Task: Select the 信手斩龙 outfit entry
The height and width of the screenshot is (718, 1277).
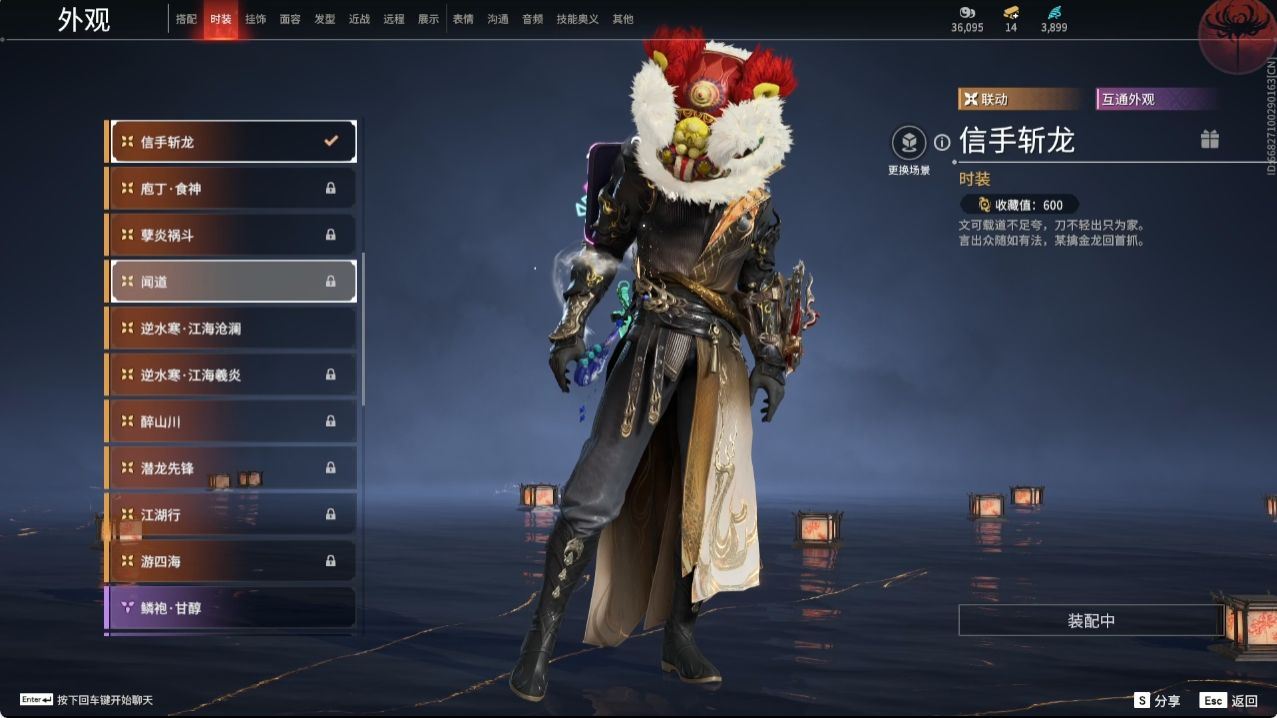Action: tap(231, 142)
